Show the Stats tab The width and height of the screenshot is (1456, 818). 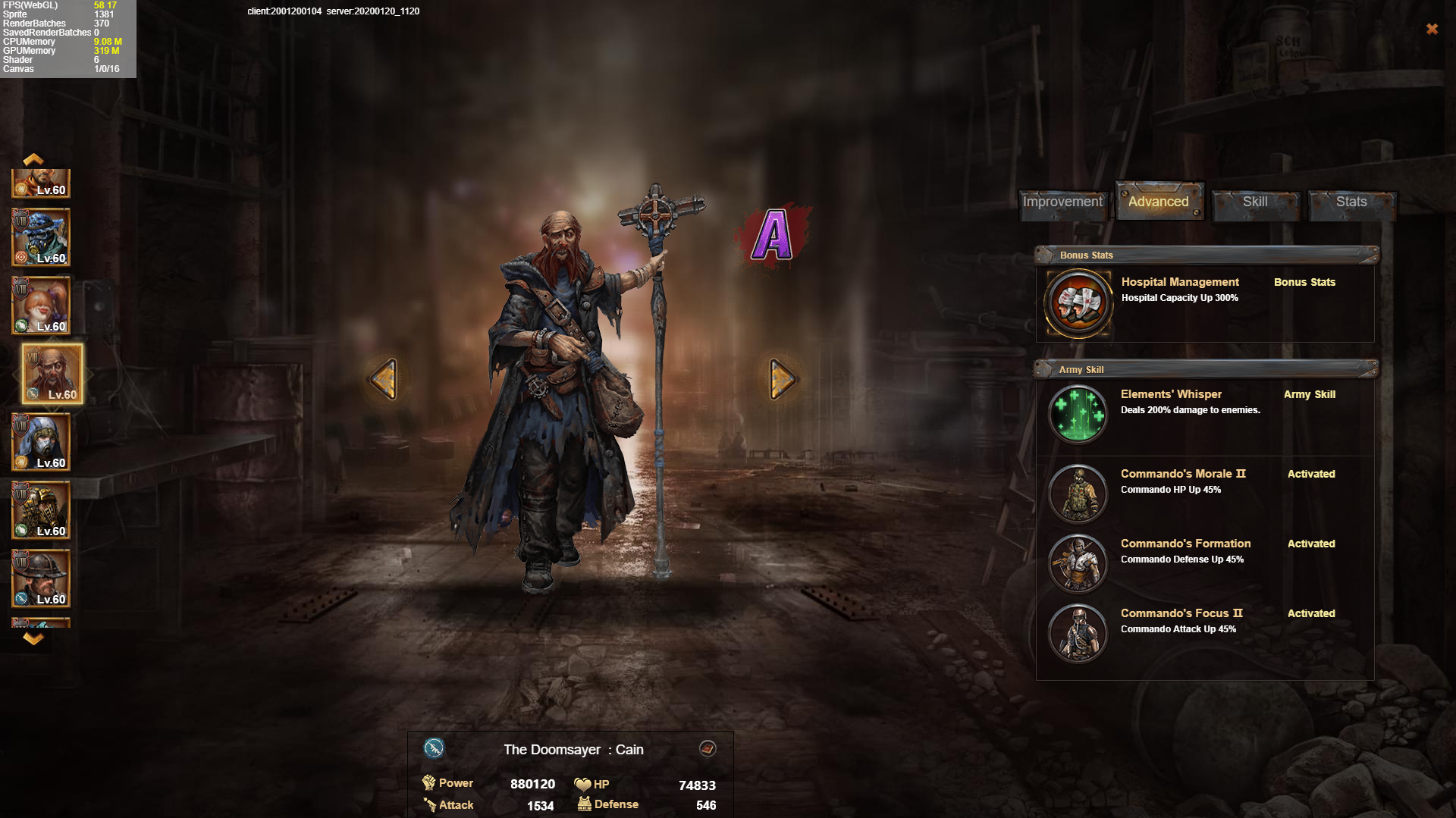click(x=1351, y=202)
